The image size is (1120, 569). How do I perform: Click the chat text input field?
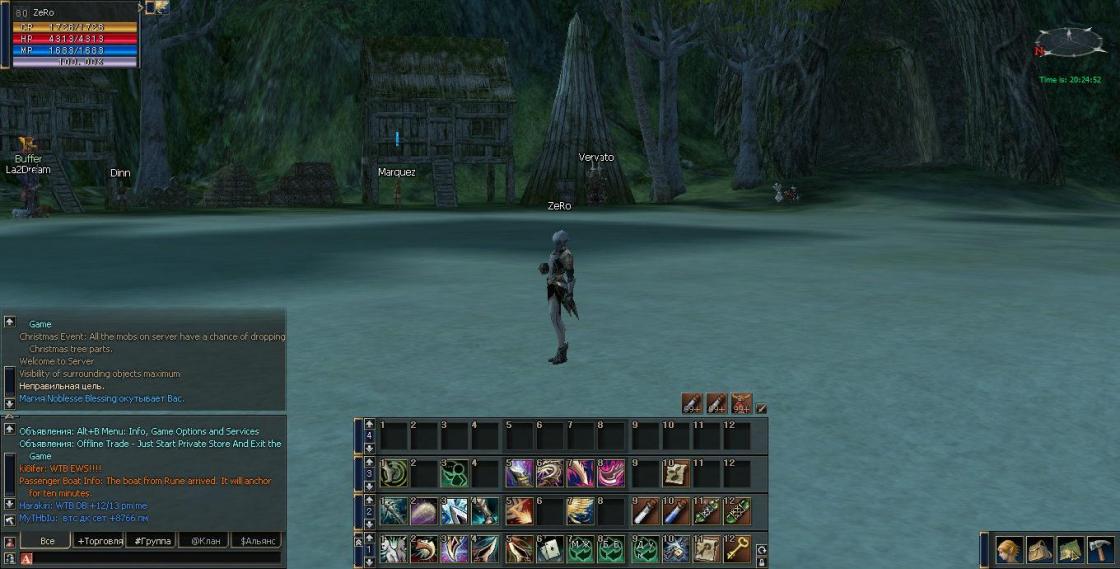pyautogui.click(x=150, y=558)
